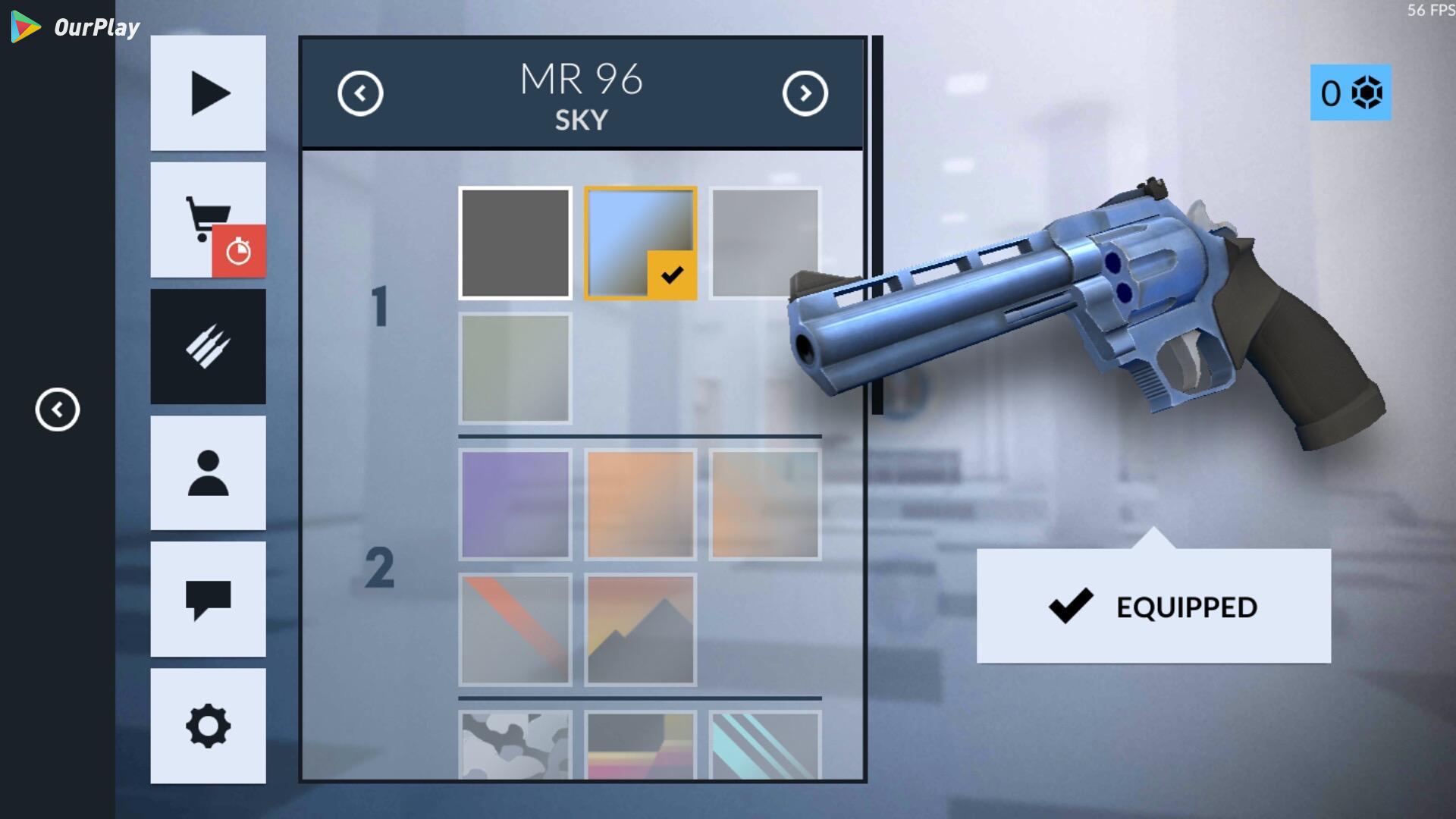Screen dimensions: 1456x819
Task: Open the settings gear menu
Action: pyautogui.click(x=208, y=726)
